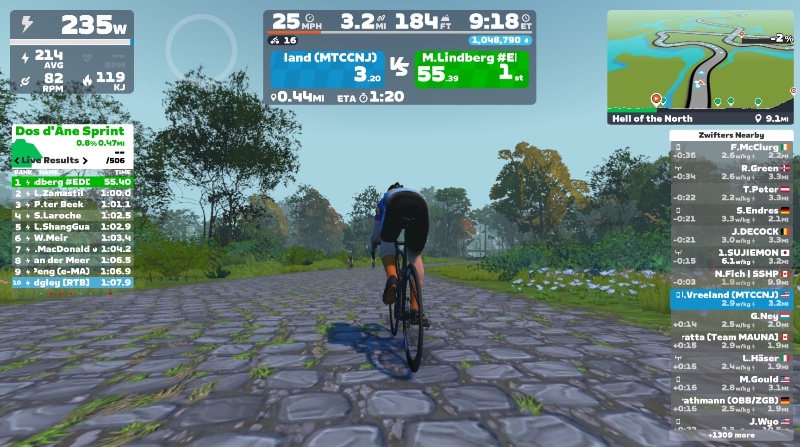Show next Live Results view with right arrow
Image resolution: width=800 pixels, height=447 pixels.
coord(85,160)
